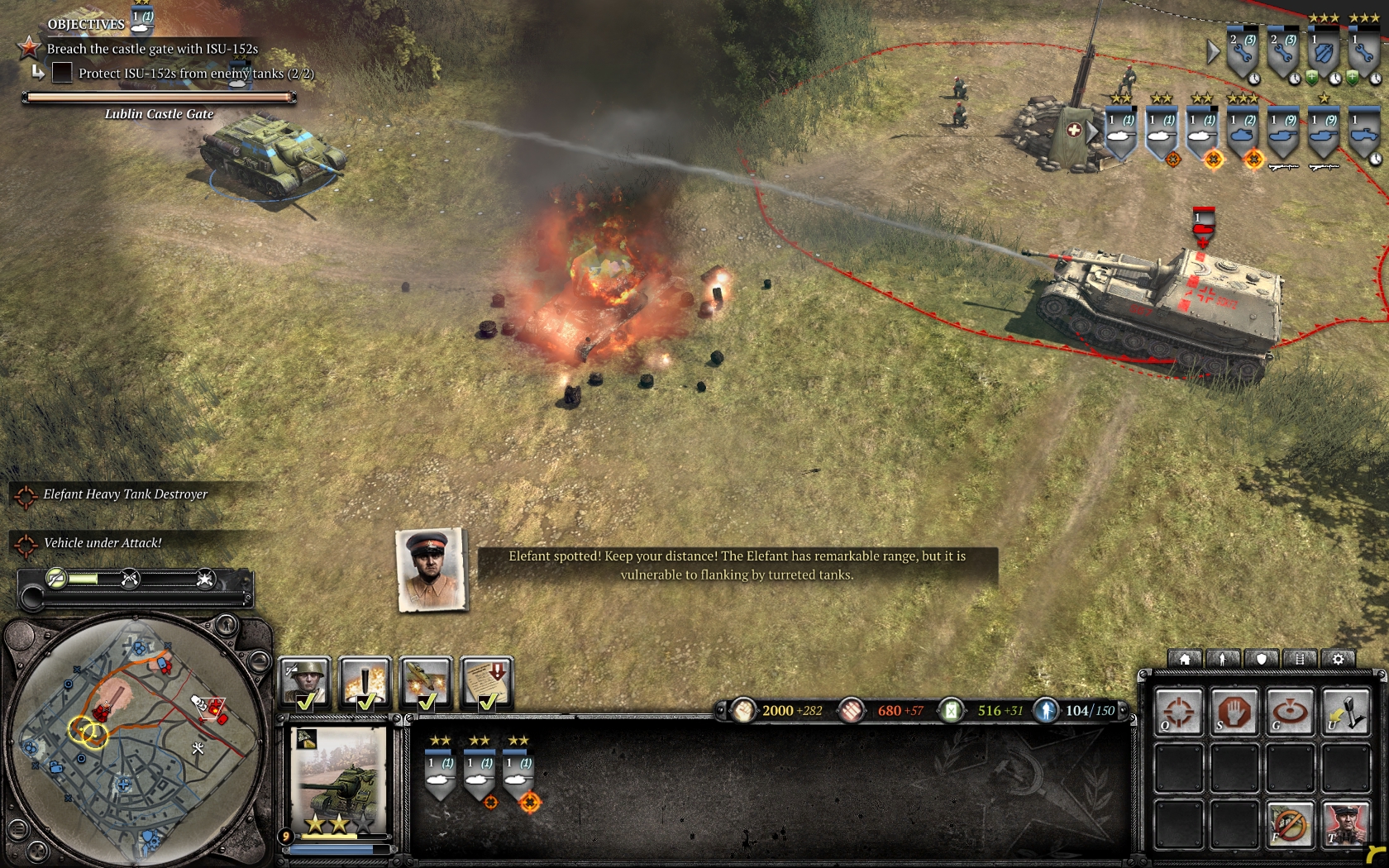Select the attack ground command
This screenshot has width=1389, height=868.
point(1290,711)
